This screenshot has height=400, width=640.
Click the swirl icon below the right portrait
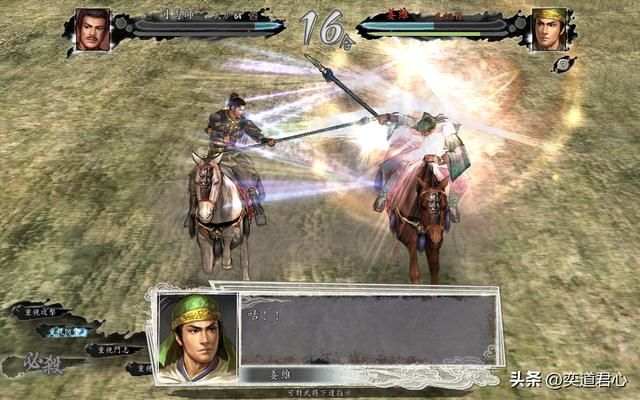(567, 63)
